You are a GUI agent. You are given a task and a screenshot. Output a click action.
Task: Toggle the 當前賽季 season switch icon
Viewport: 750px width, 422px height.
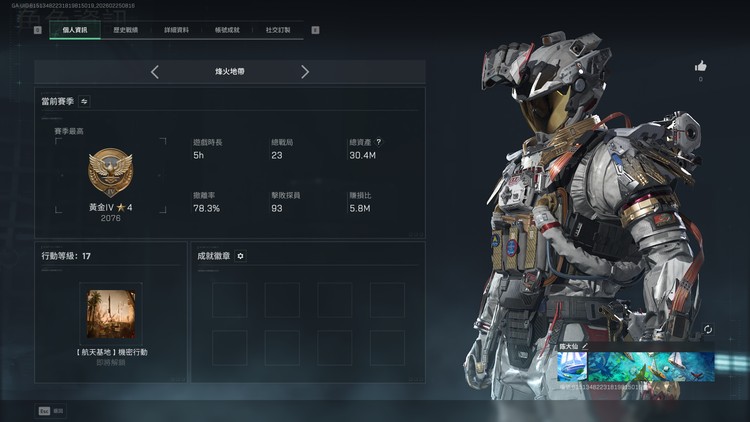[84, 101]
